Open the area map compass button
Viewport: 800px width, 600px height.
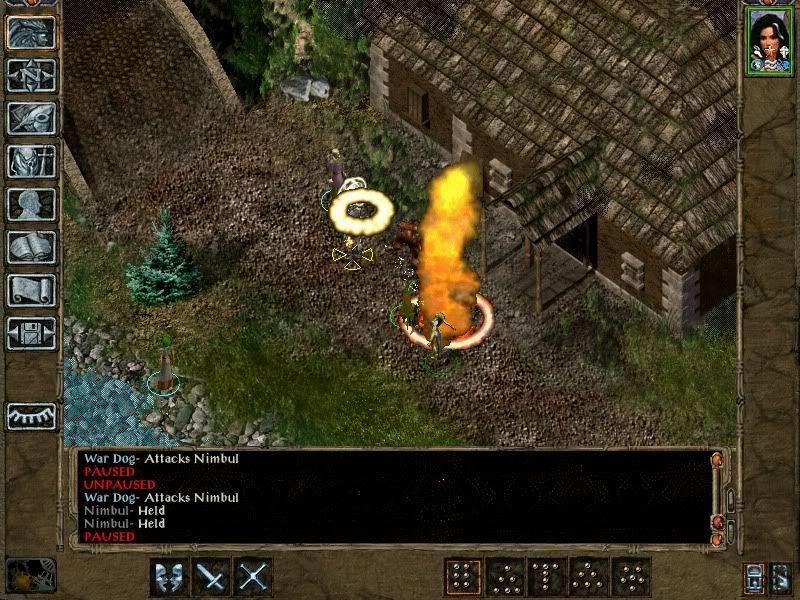coord(31,75)
